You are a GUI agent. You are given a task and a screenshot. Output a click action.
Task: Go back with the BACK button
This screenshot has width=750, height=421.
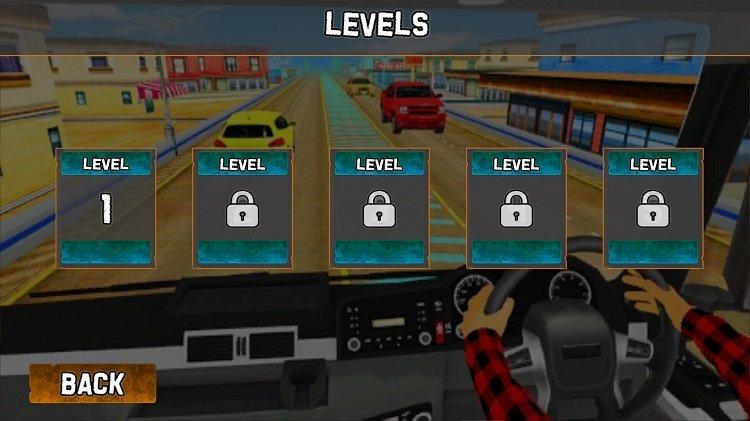click(93, 383)
